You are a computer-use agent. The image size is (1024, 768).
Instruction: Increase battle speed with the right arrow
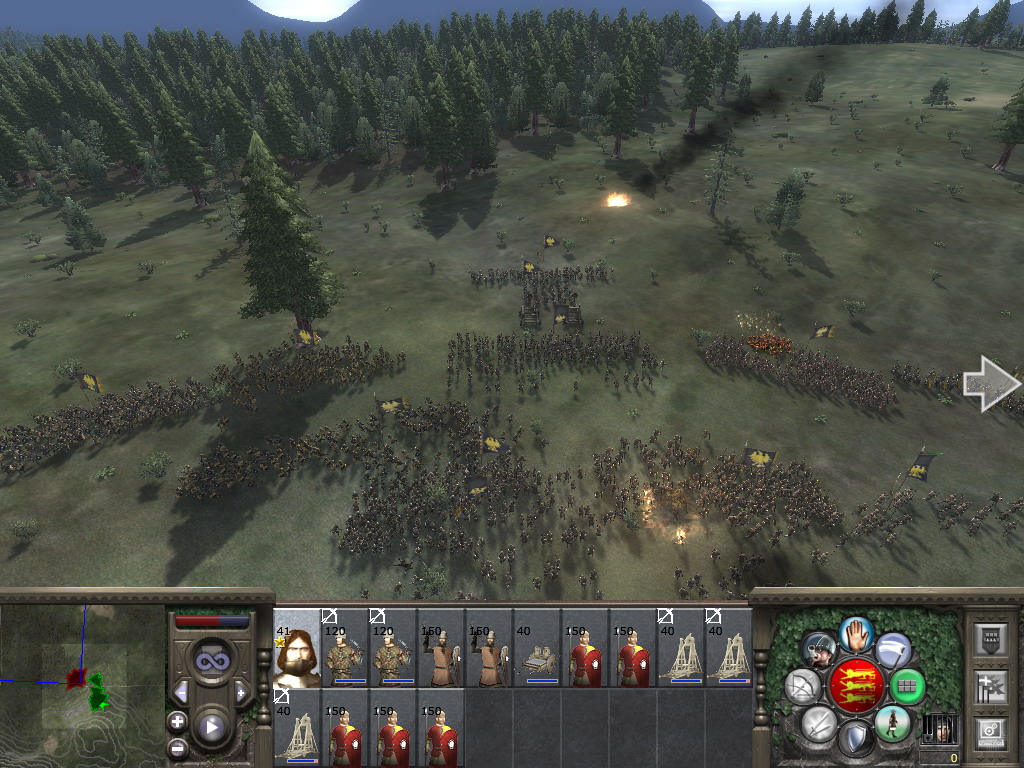(241, 693)
